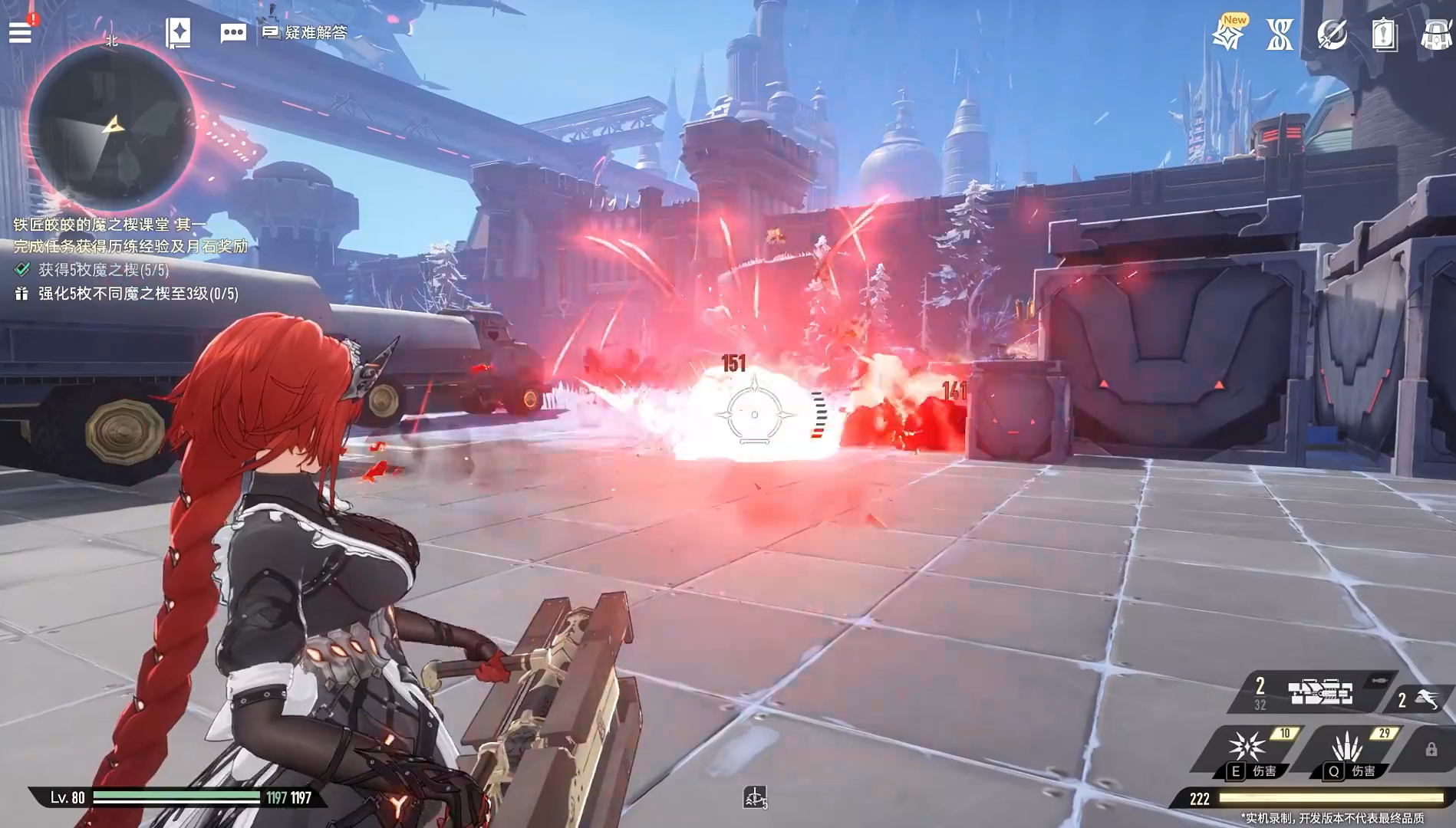The width and height of the screenshot is (1456, 828).
Task: Select the 铁匠皎皎的魔之楔课堂 quest tracker
Action: 110,225
